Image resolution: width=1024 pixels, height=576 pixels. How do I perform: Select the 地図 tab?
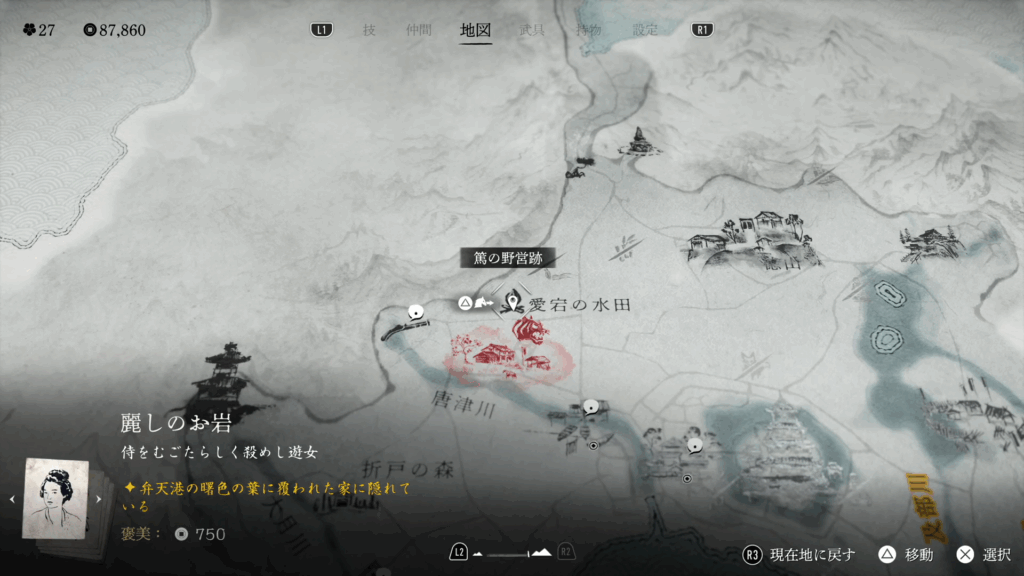point(475,30)
